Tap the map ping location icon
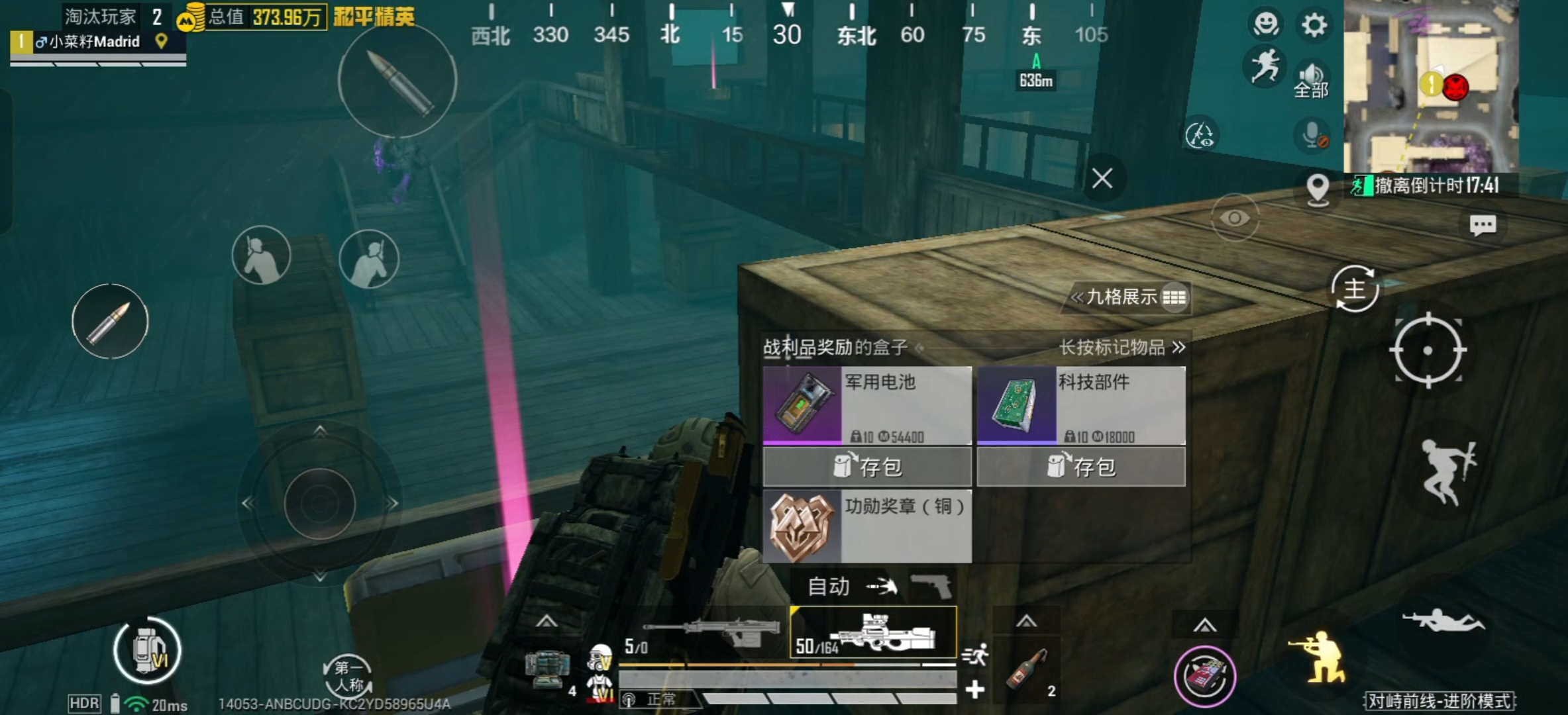This screenshot has height=715, width=1568. pos(1317,190)
